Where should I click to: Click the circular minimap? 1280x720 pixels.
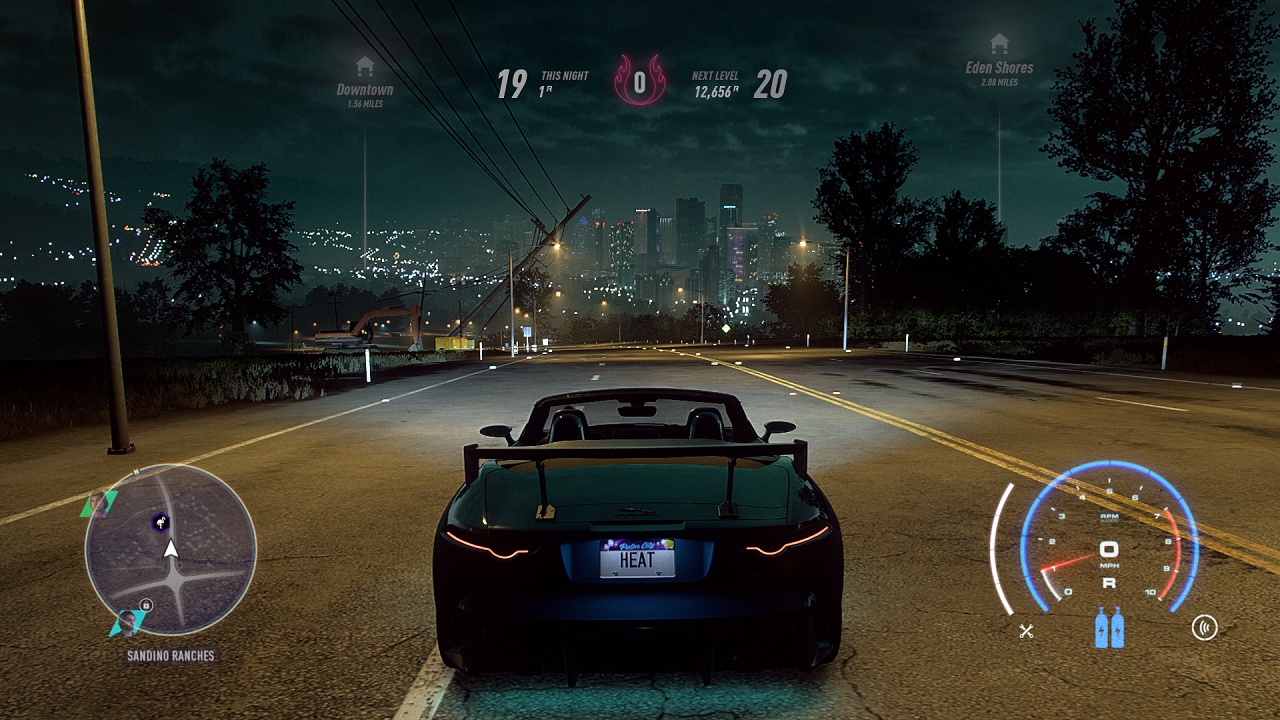click(x=171, y=549)
